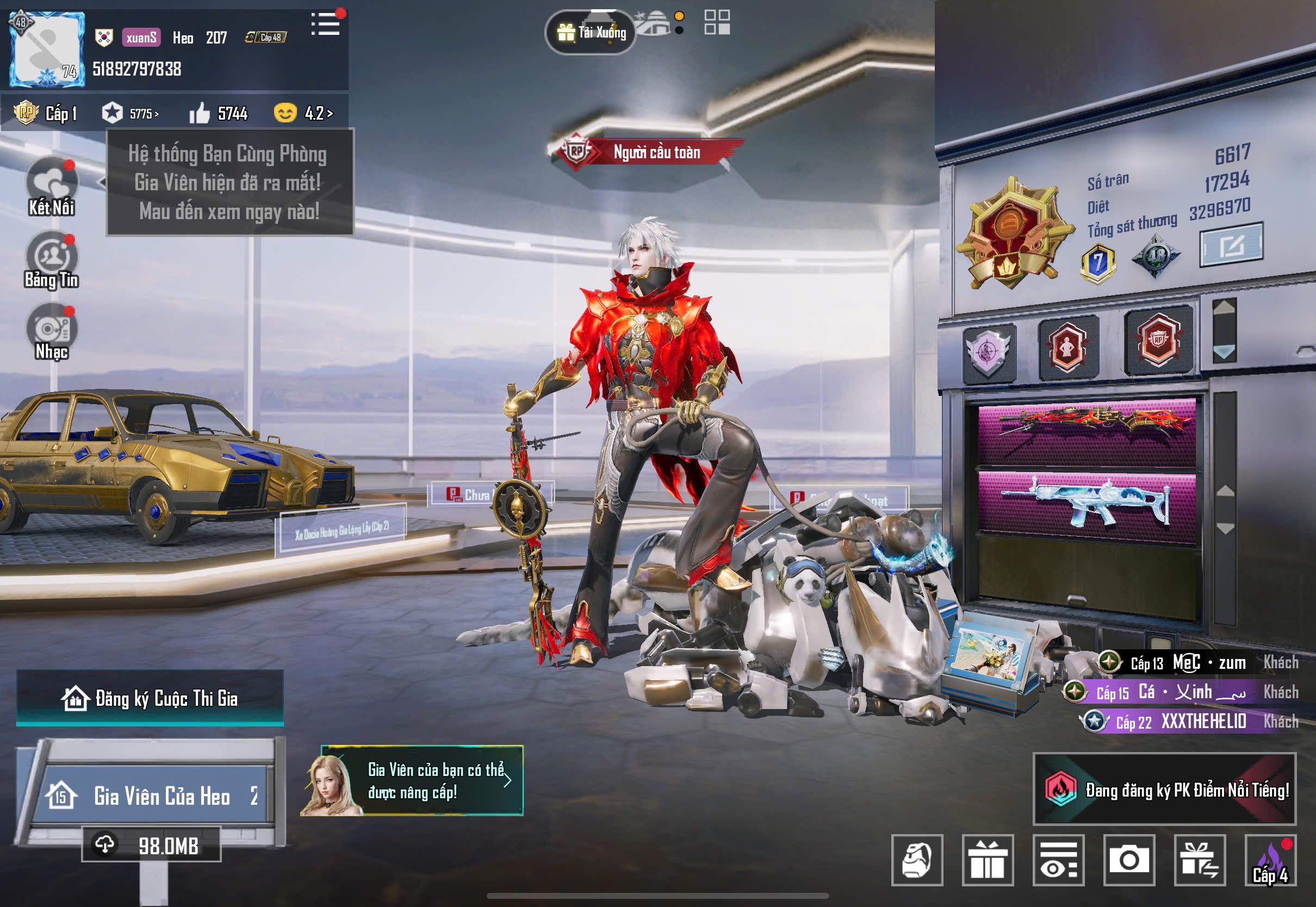Image resolution: width=1316 pixels, height=907 pixels.
Task: Open the four-squares grid view icon
Action: coord(717,22)
